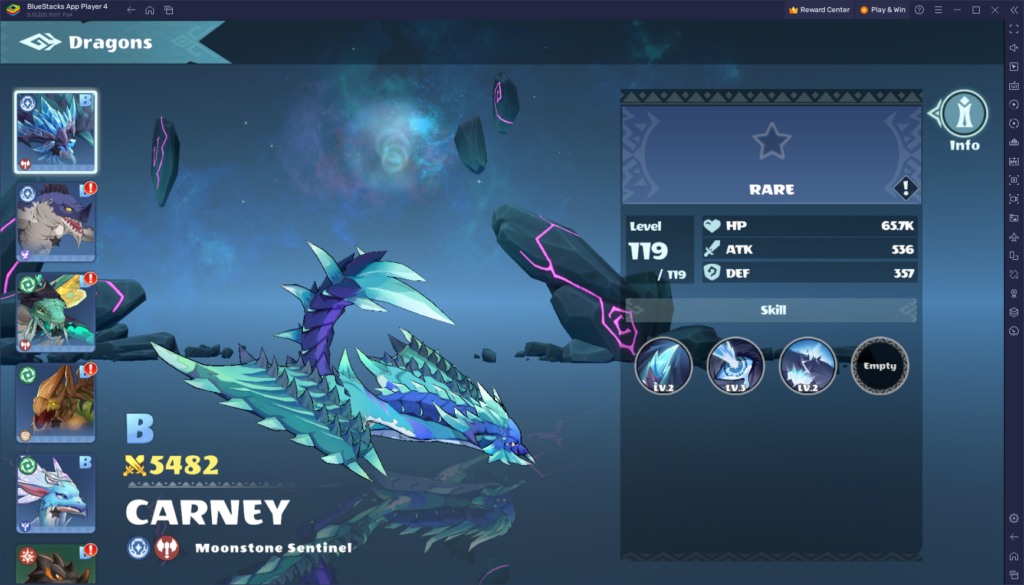The height and width of the screenshot is (585, 1024).
Task: Open BlueStacks settings gear in the sidebar
Action: (1013, 518)
